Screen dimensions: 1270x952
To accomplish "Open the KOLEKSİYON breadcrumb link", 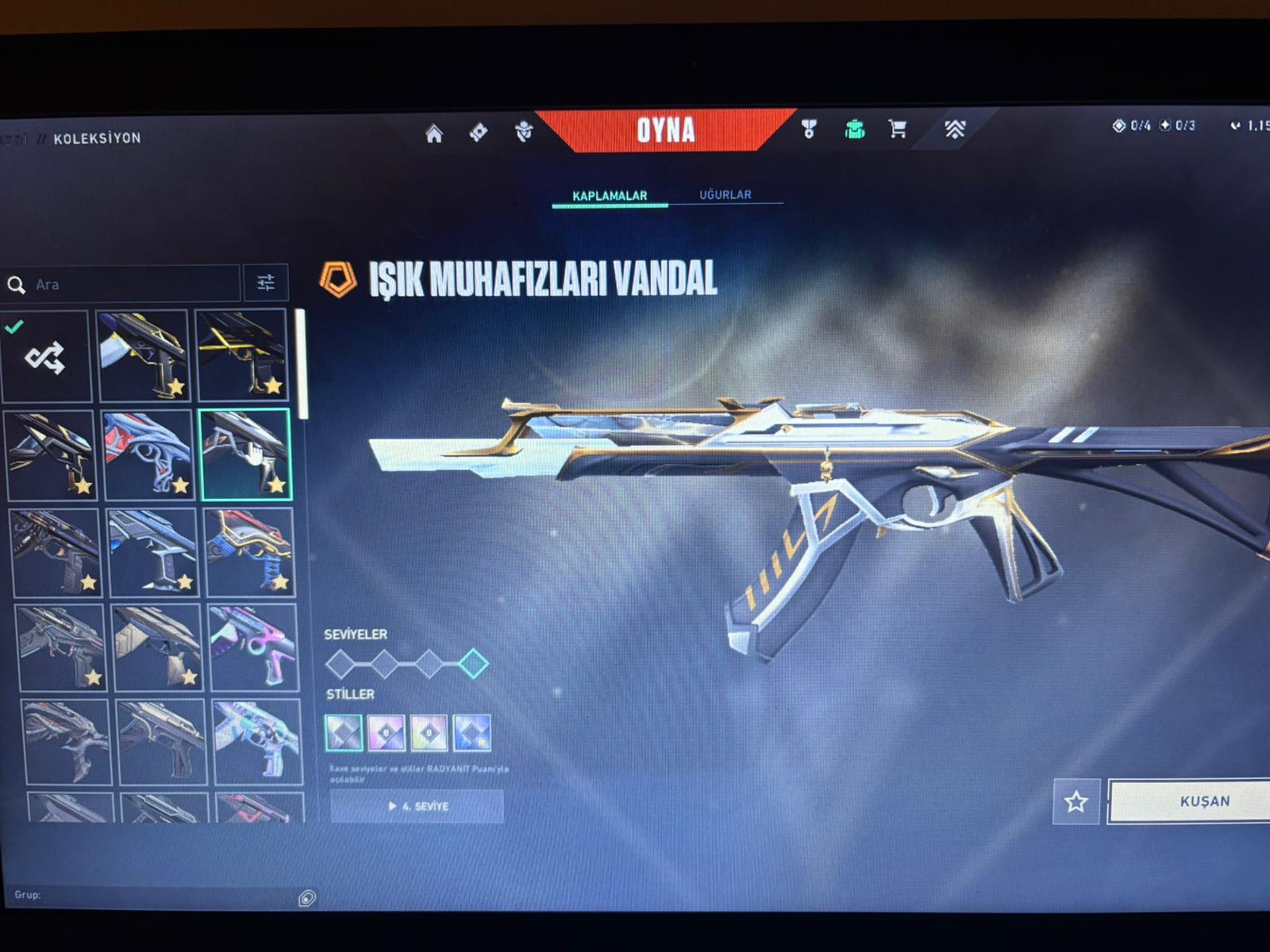I will [x=97, y=138].
